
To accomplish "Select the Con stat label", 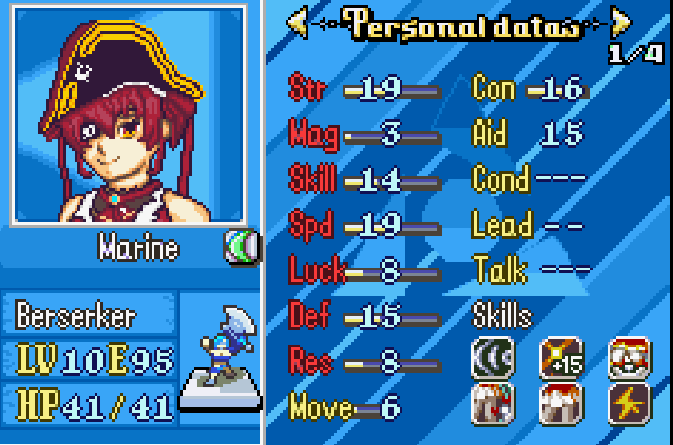I will pyautogui.click(x=495, y=88).
